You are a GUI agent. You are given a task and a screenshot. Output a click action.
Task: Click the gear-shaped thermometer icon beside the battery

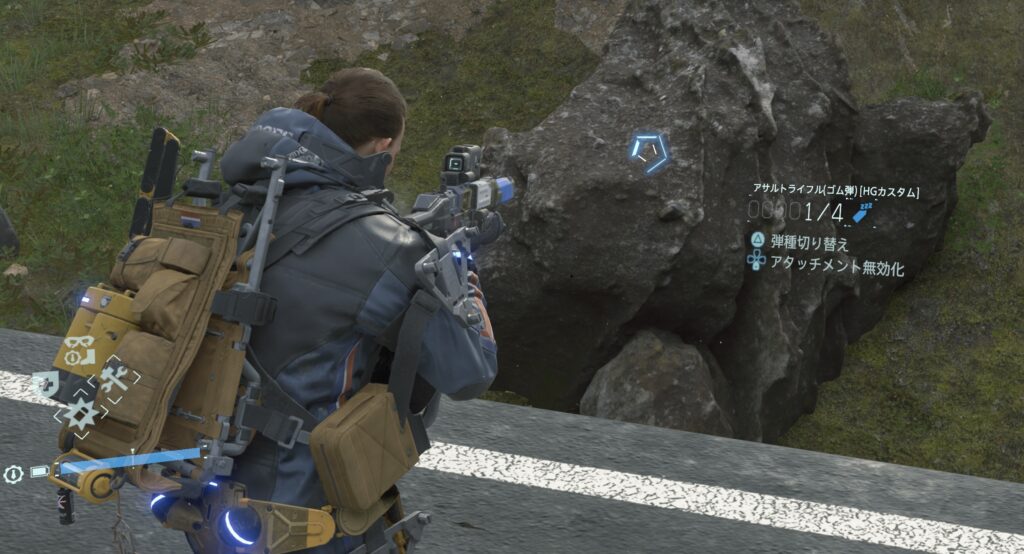14,474
